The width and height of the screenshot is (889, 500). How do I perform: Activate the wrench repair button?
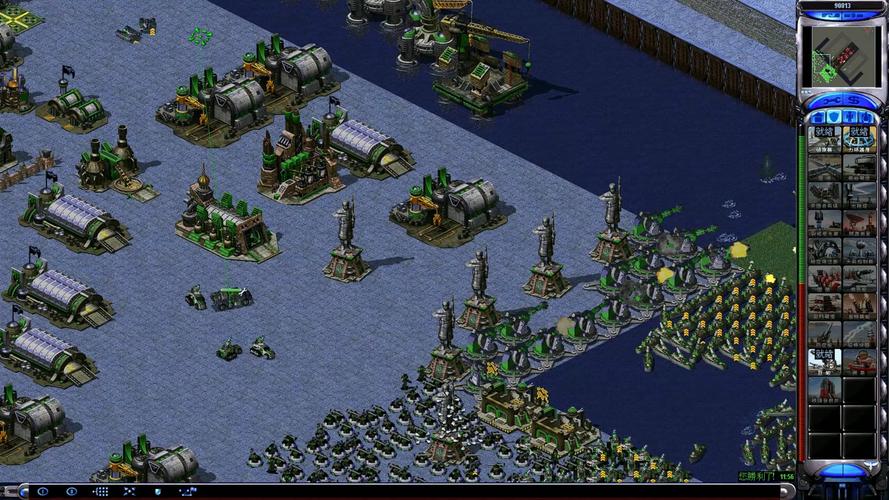coord(831,100)
